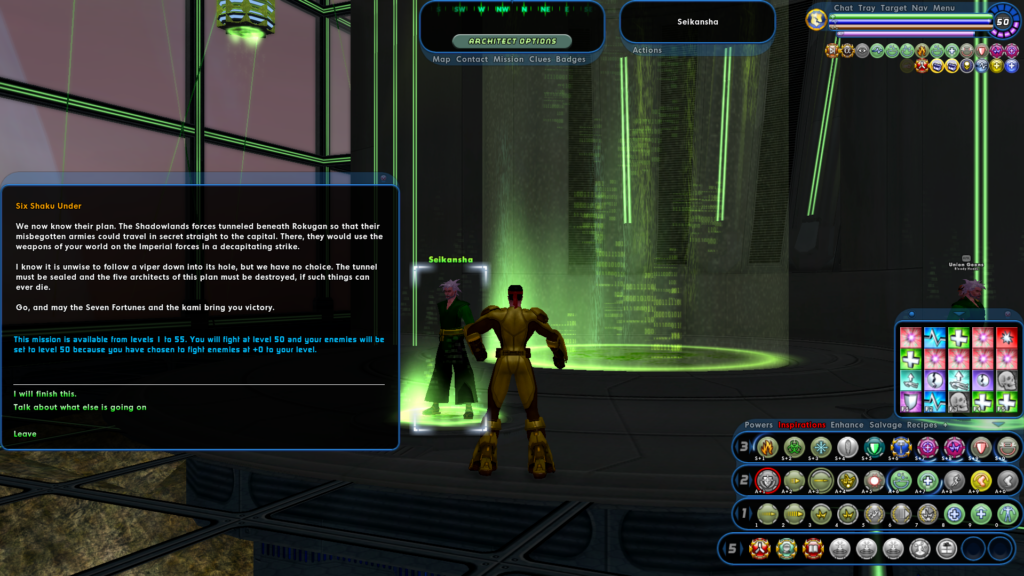The image size is (1024, 576).
Task: Open the Contact list
Action: click(472, 59)
